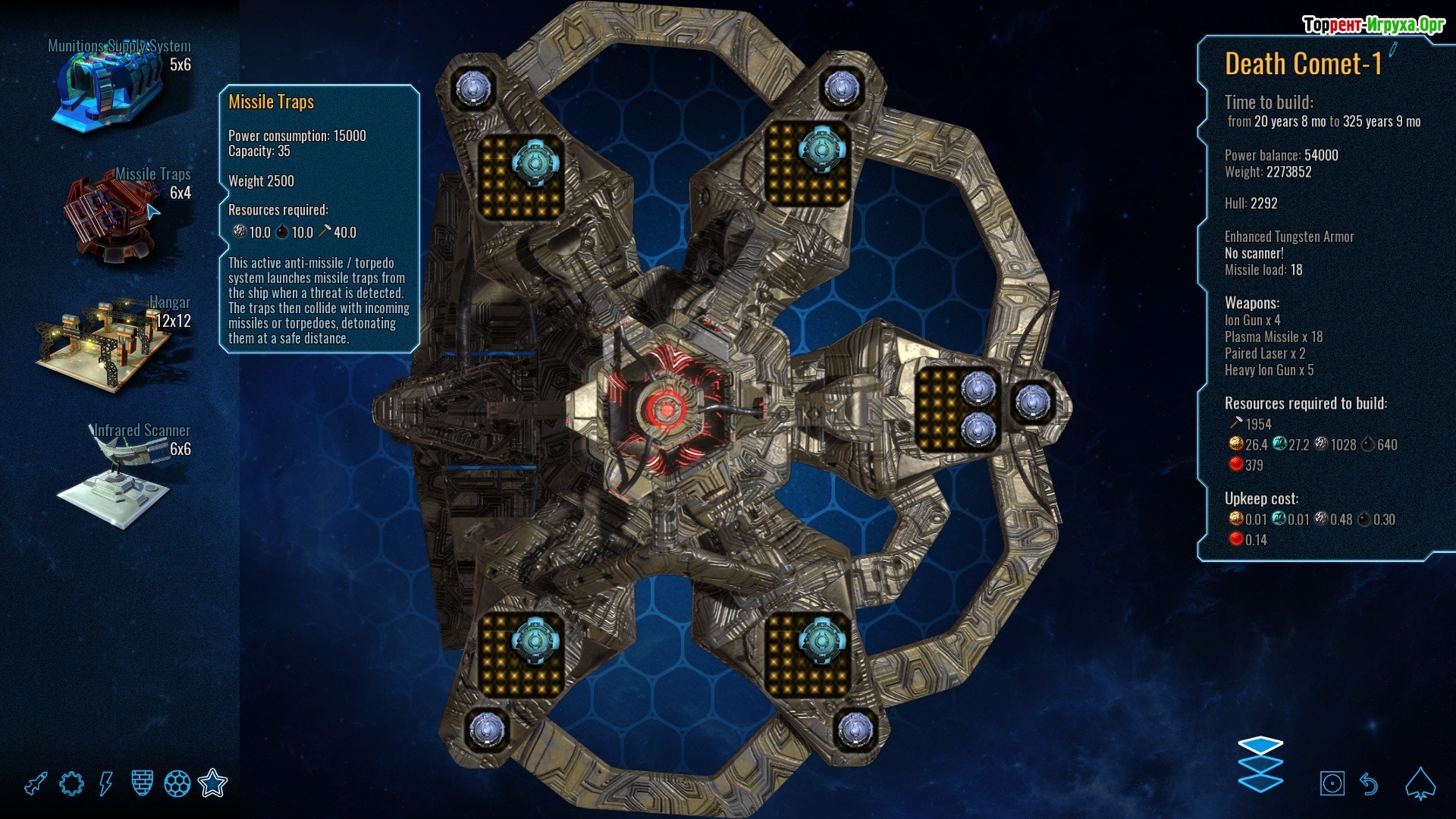
Task: Switch to the hexagon ball category
Action: [x=177, y=783]
